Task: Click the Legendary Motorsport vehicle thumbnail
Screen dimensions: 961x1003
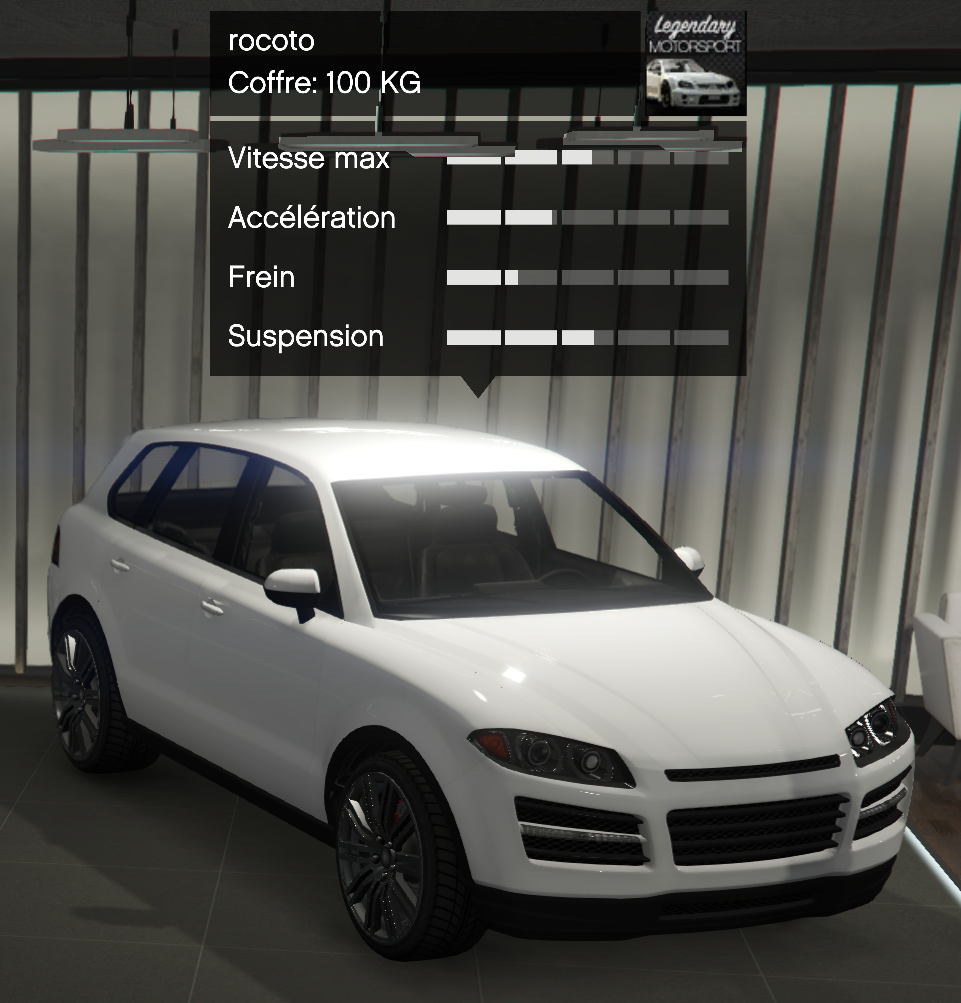Action: (x=694, y=64)
